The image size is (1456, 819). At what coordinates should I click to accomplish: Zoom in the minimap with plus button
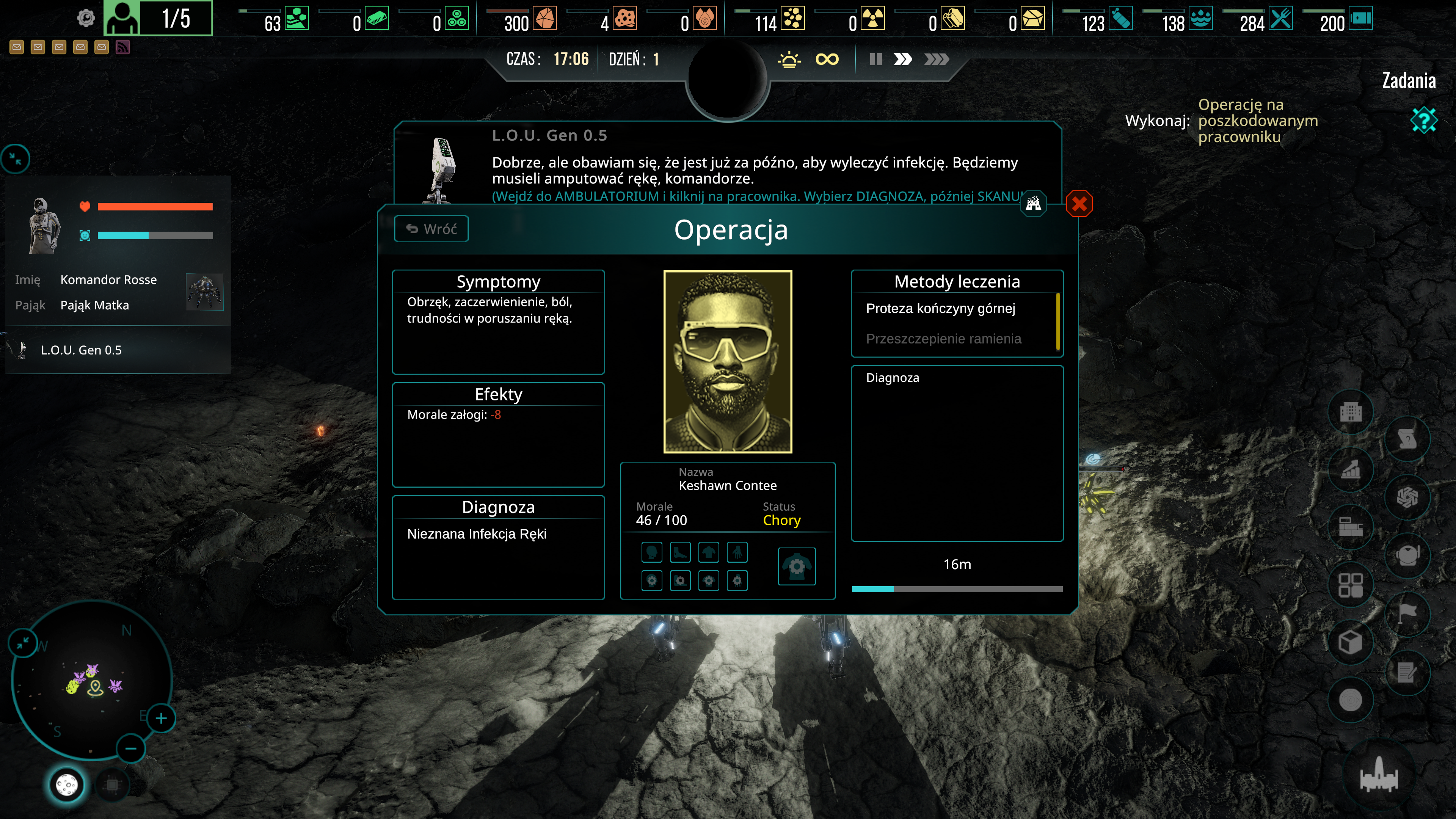161,719
